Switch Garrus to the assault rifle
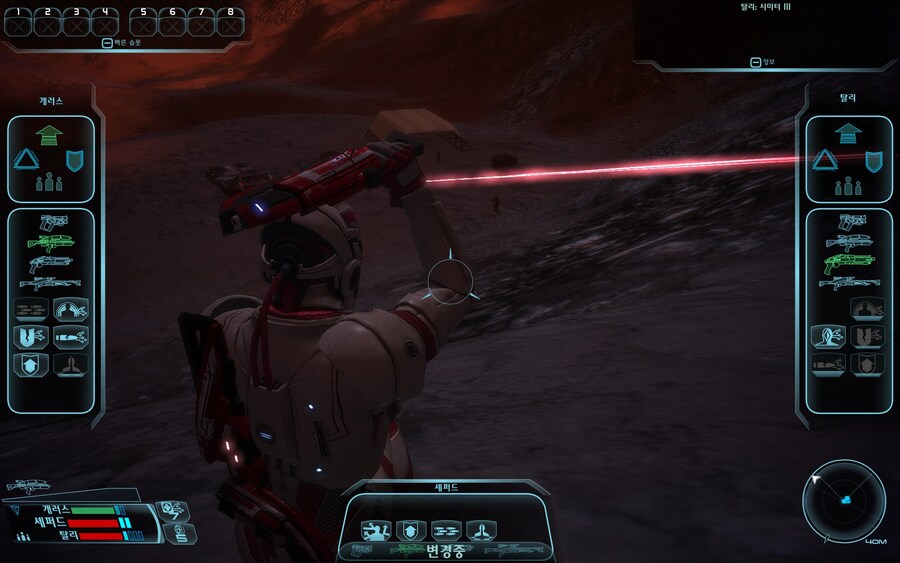 tap(51, 241)
